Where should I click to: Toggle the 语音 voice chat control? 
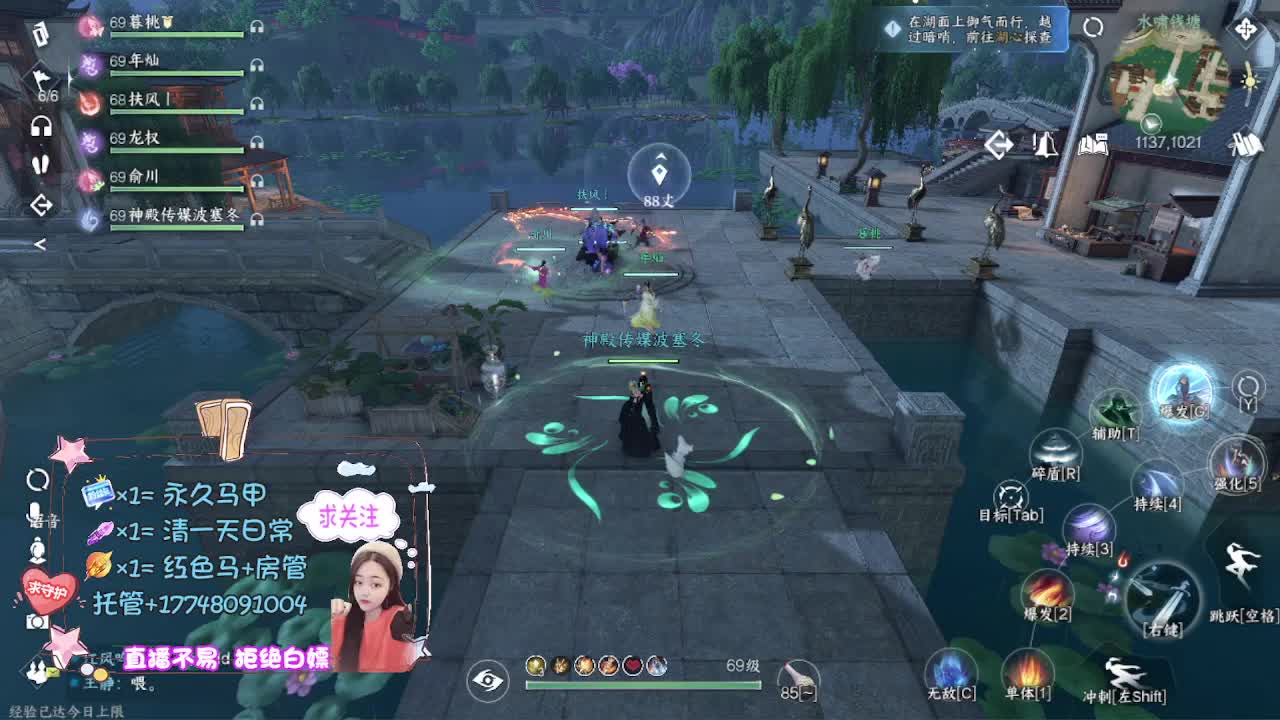pos(36,515)
